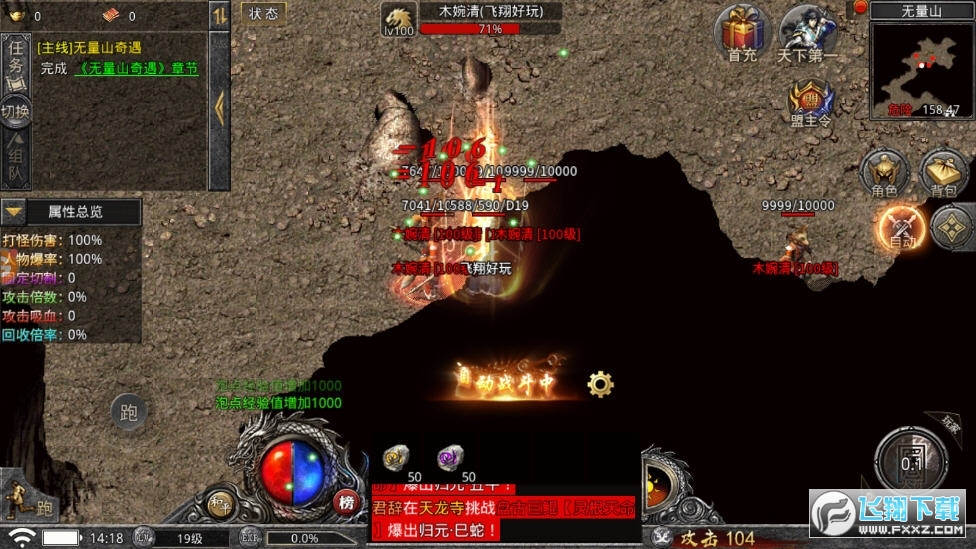Activate the skill button showing 0.1 cooldown
Image resolution: width=976 pixels, height=549 pixels.
910,463
